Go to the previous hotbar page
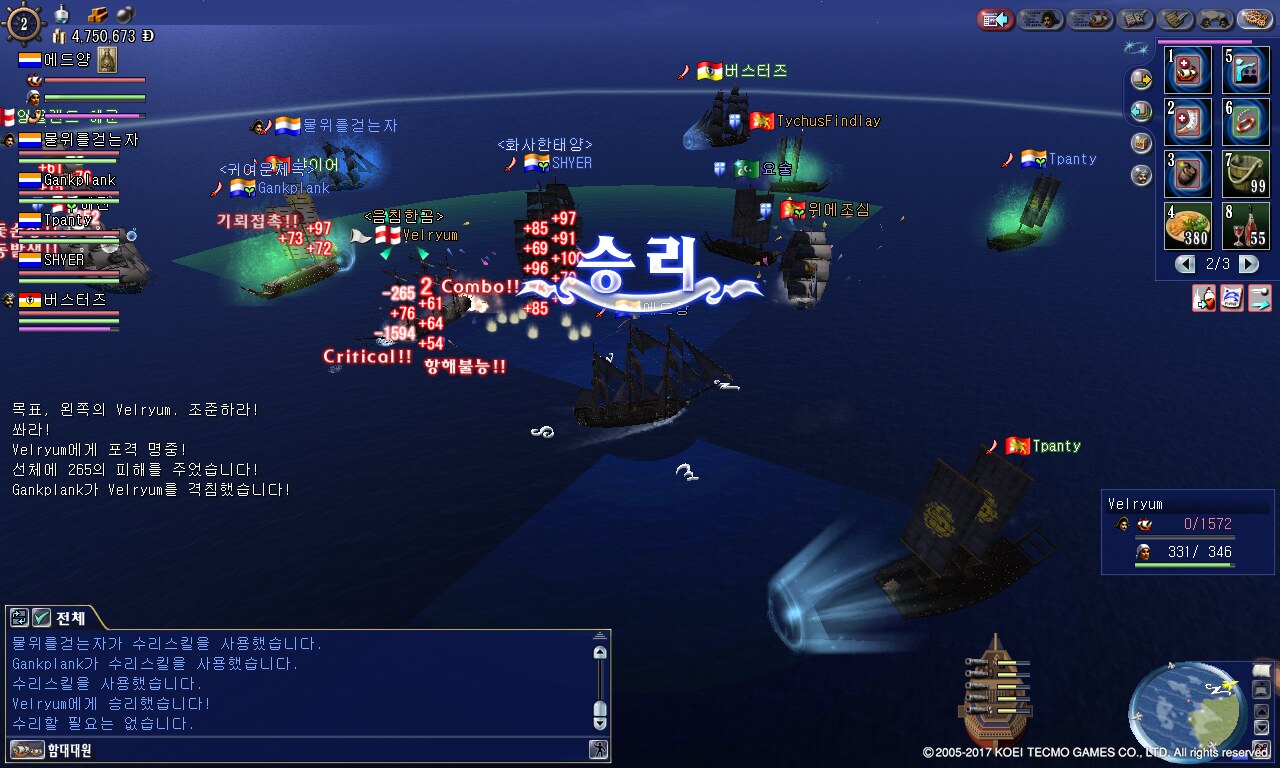Screen dimensions: 1280x768 1185,264
